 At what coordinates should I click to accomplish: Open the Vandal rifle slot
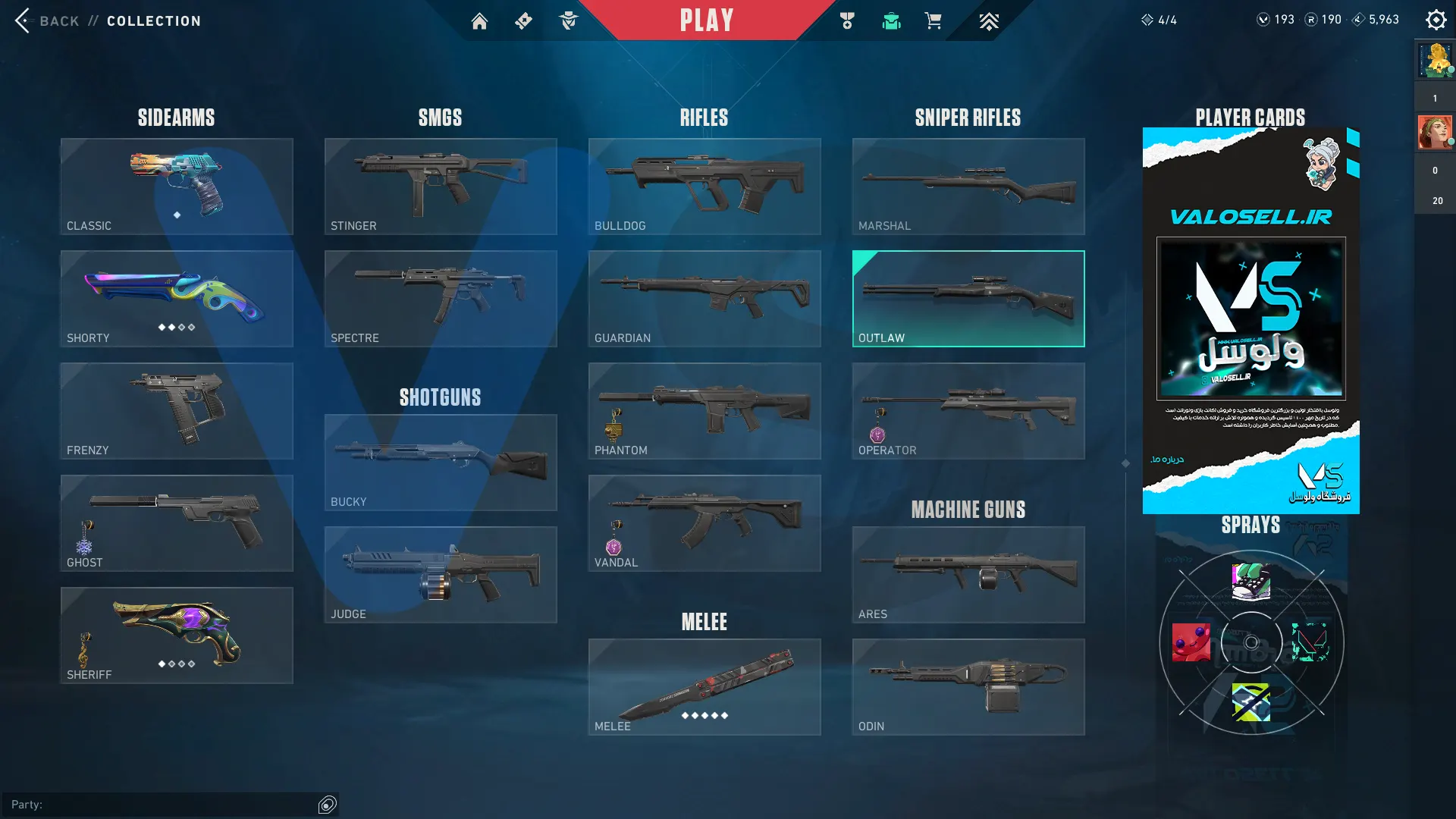click(x=704, y=523)
